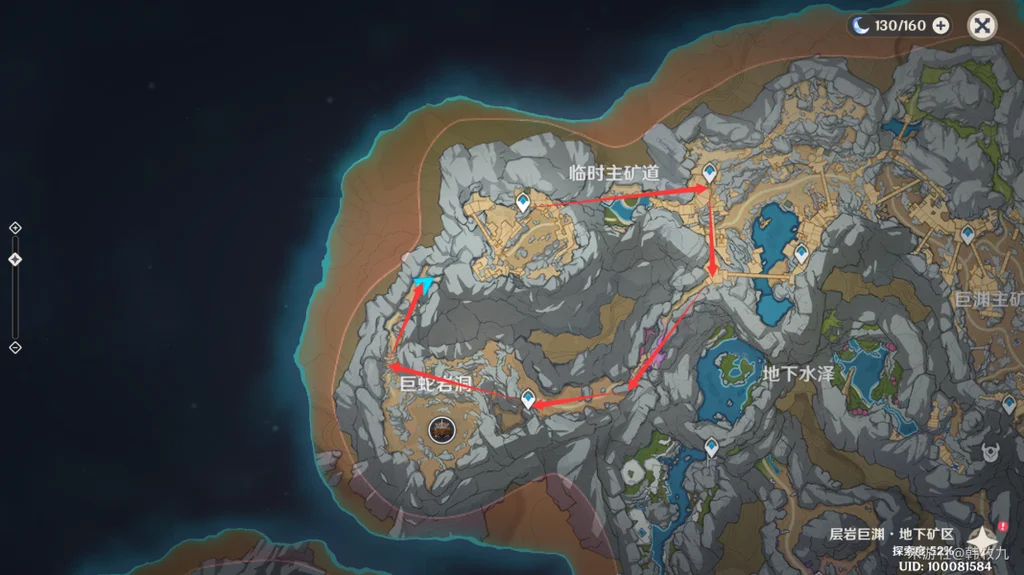Select the horned gray marker at the right edge
The width and height of the screenshot is (1024, 575).
994,452
